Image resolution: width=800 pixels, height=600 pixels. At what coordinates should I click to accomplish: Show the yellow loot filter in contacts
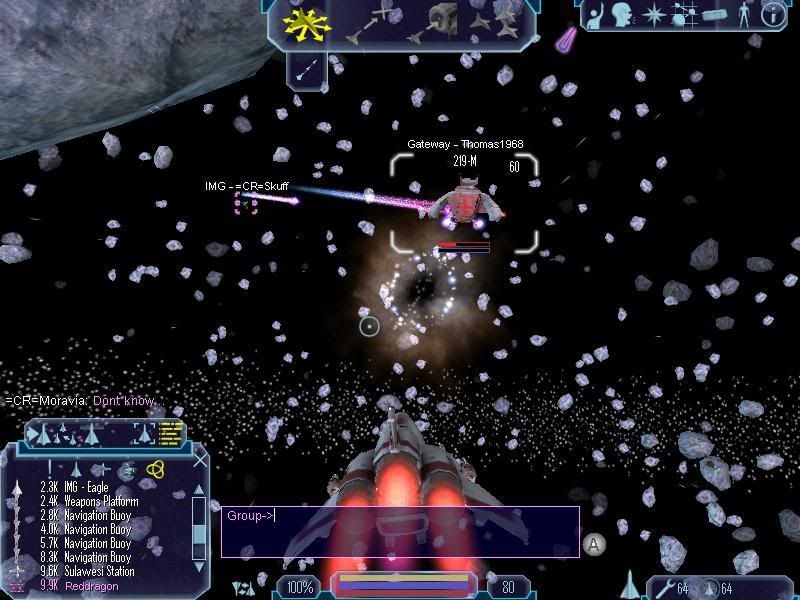tap(155, 469)
